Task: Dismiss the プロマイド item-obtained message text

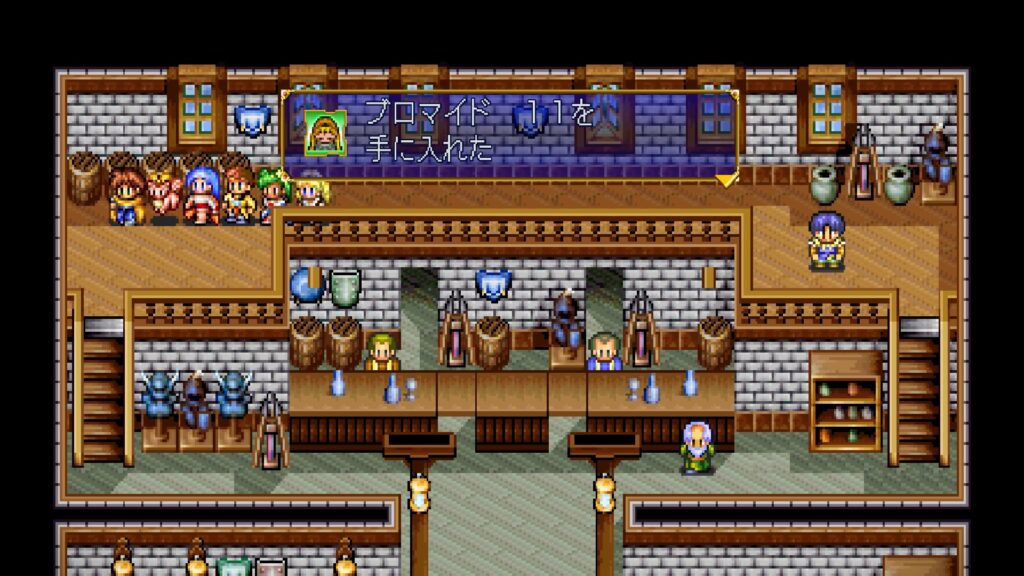Action: point(478,131)
